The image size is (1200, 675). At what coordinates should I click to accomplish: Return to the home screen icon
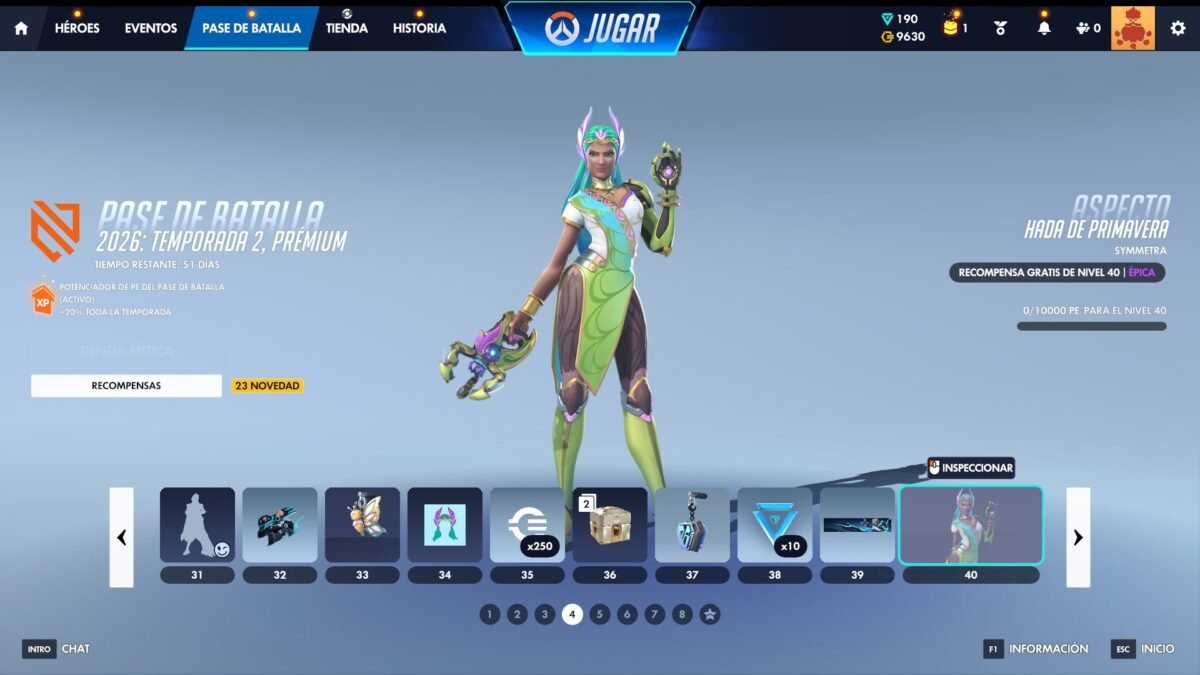pyautogui.click(x=21, y=28)
